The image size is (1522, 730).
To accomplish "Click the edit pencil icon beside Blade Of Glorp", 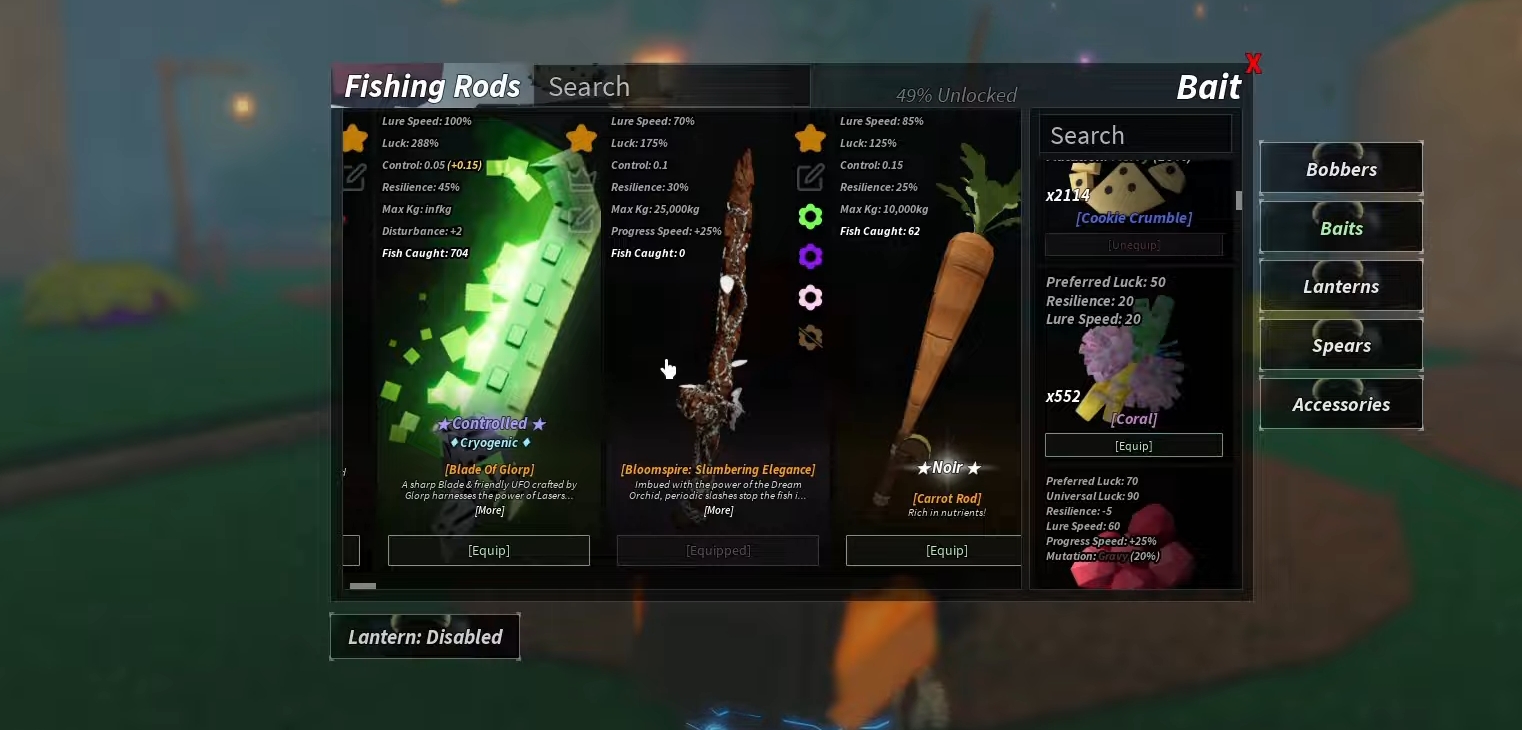I will [353, 177].
